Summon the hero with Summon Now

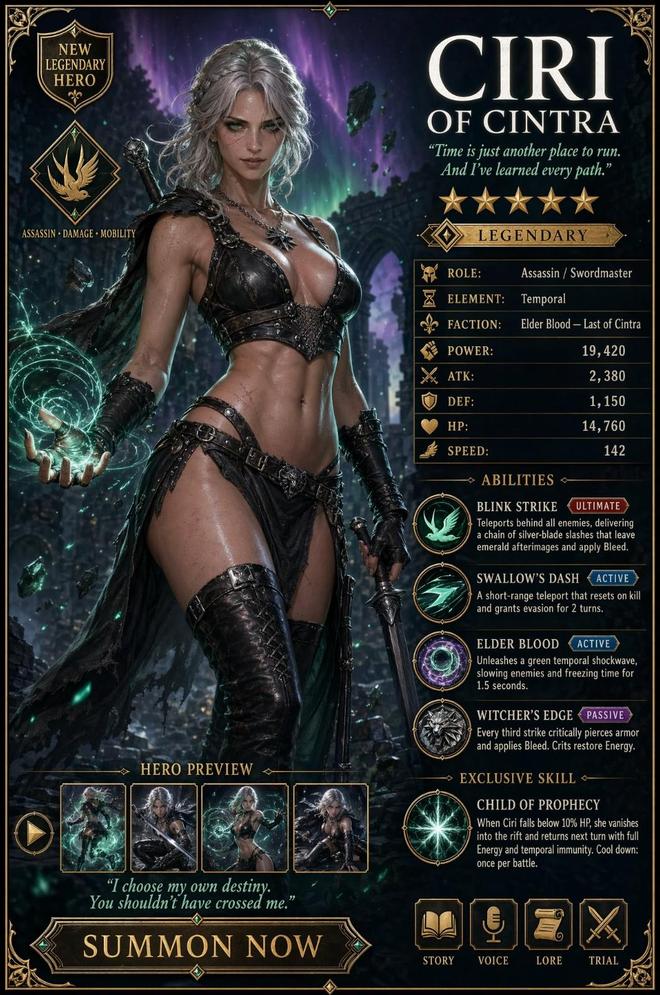(202, 945)
